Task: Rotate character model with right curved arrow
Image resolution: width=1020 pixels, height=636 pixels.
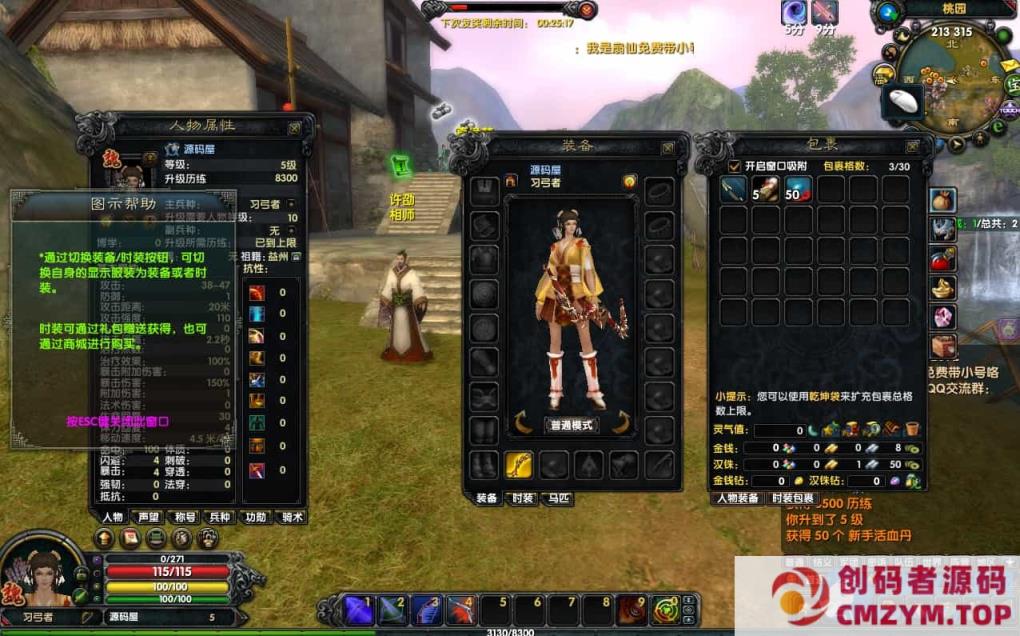Action: point(621,424)
